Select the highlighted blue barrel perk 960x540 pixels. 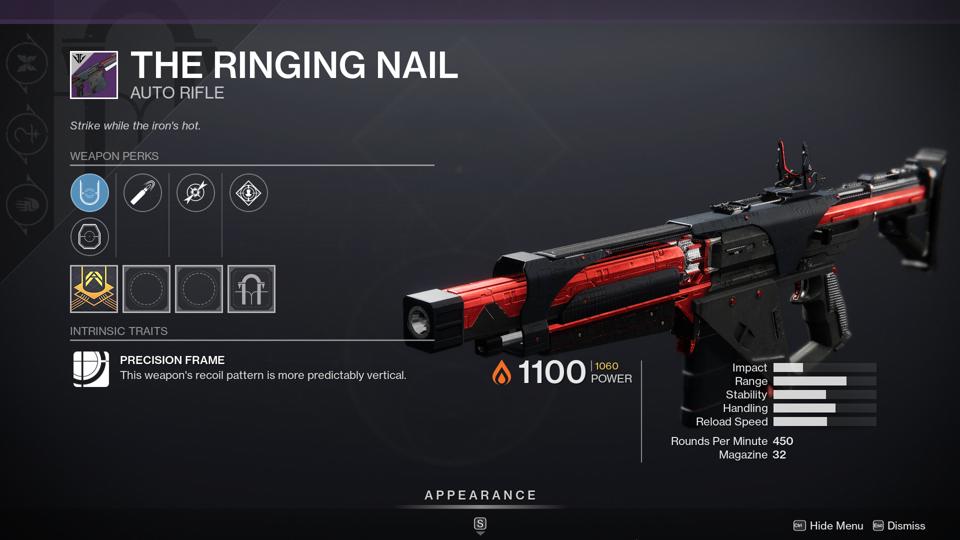point(90,192)
